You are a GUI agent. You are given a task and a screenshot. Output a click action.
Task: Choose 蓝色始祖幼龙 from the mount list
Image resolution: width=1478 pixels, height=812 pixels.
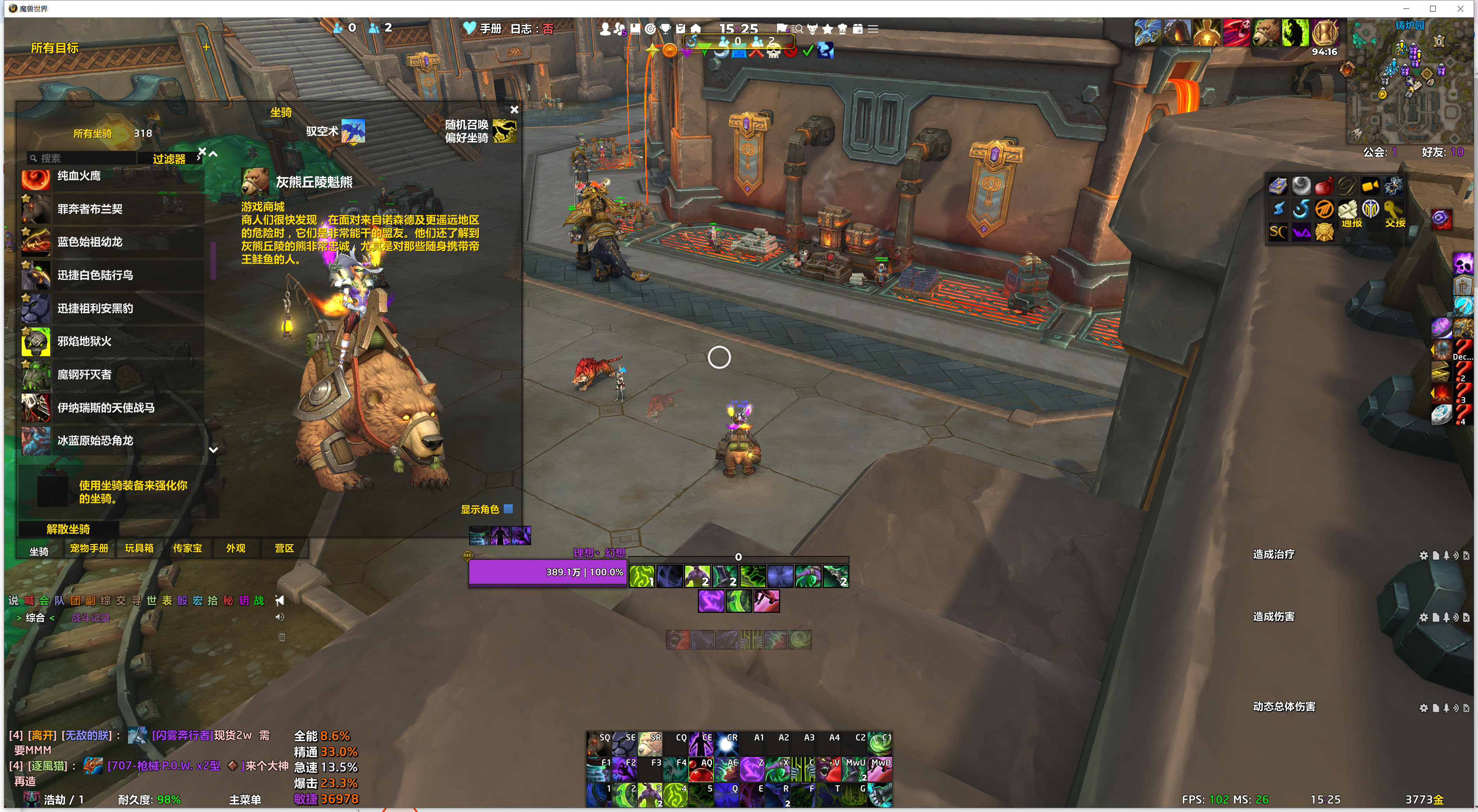point(113,242)
